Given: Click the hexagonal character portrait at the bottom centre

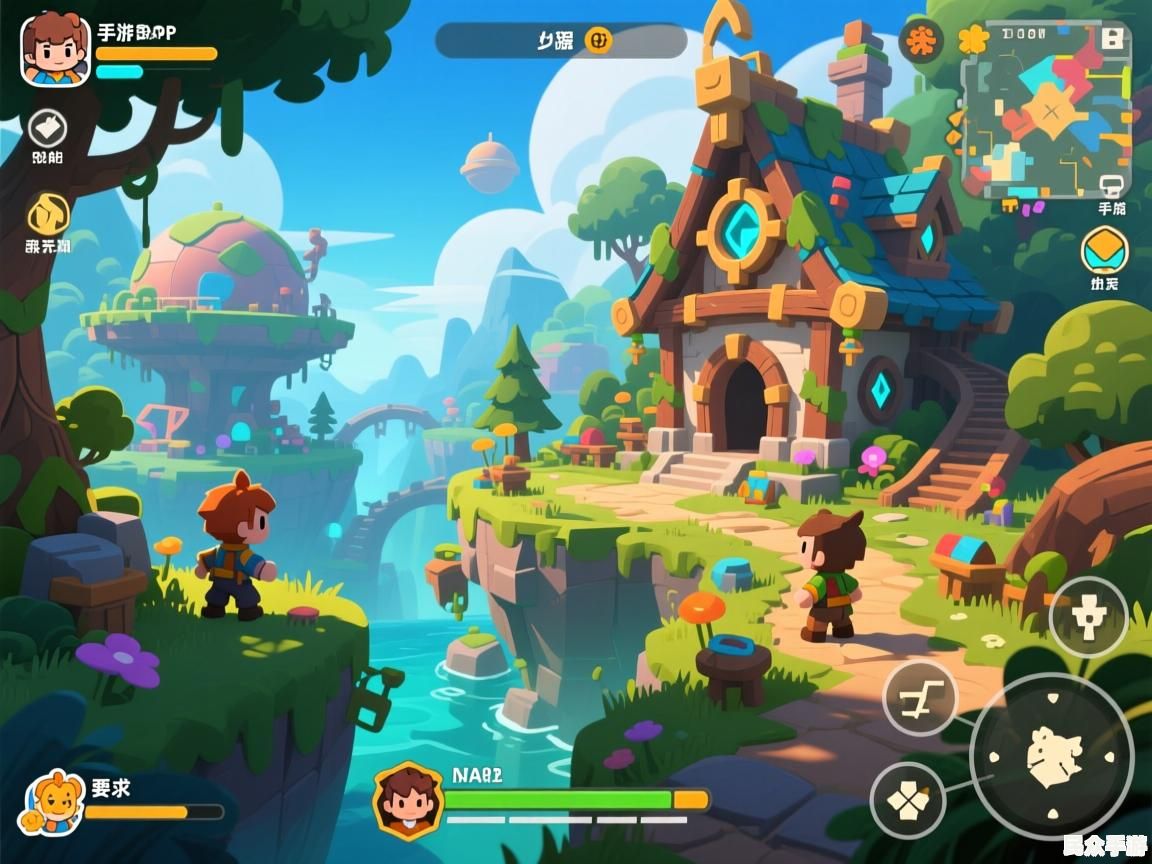Looking at the screenshot, I should (408, 800).
